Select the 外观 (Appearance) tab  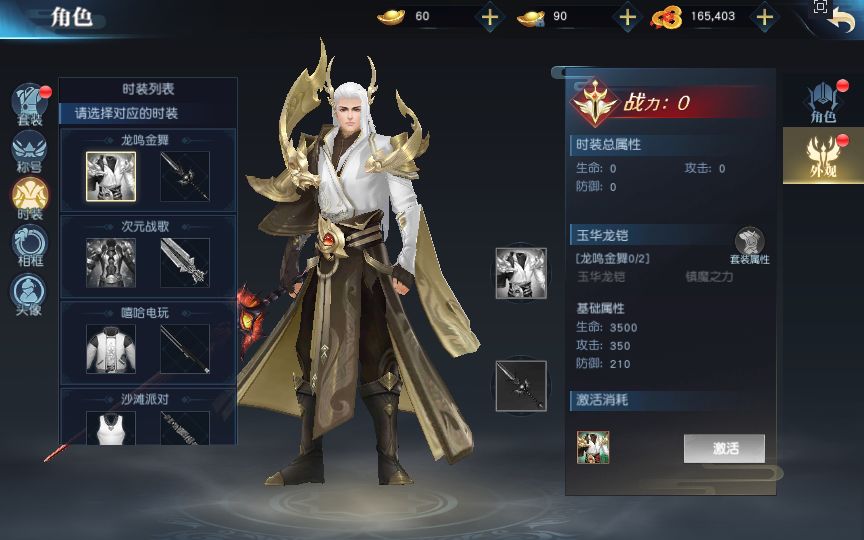(x=823, y=157)
